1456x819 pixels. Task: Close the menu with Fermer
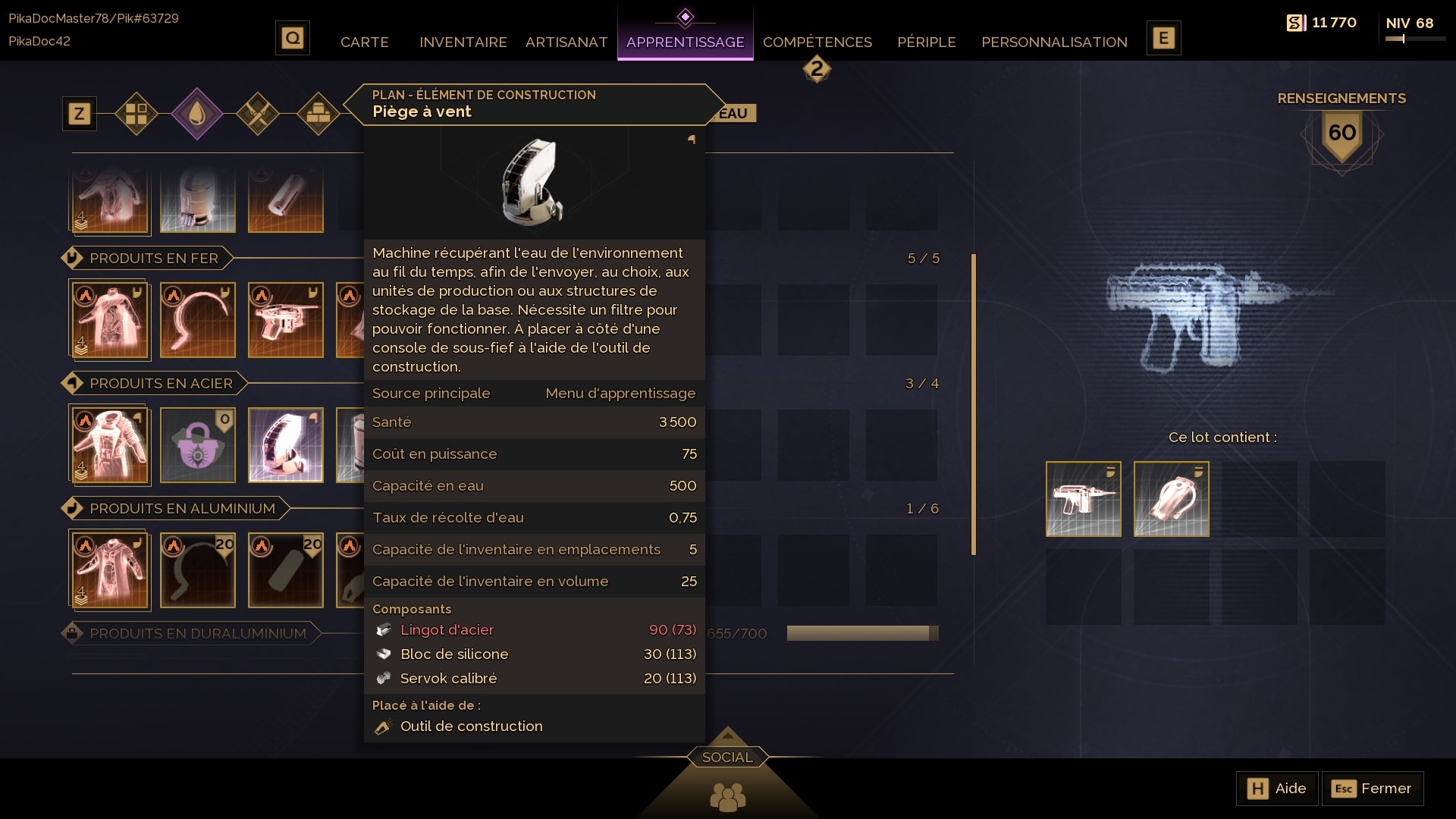[x=1373, y=789]
